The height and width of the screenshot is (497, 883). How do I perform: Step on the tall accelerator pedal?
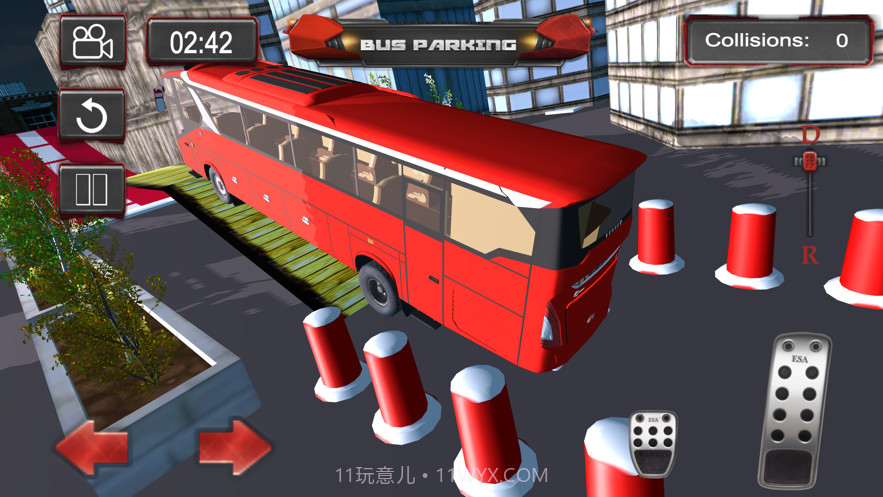click(x=795, y=410)
